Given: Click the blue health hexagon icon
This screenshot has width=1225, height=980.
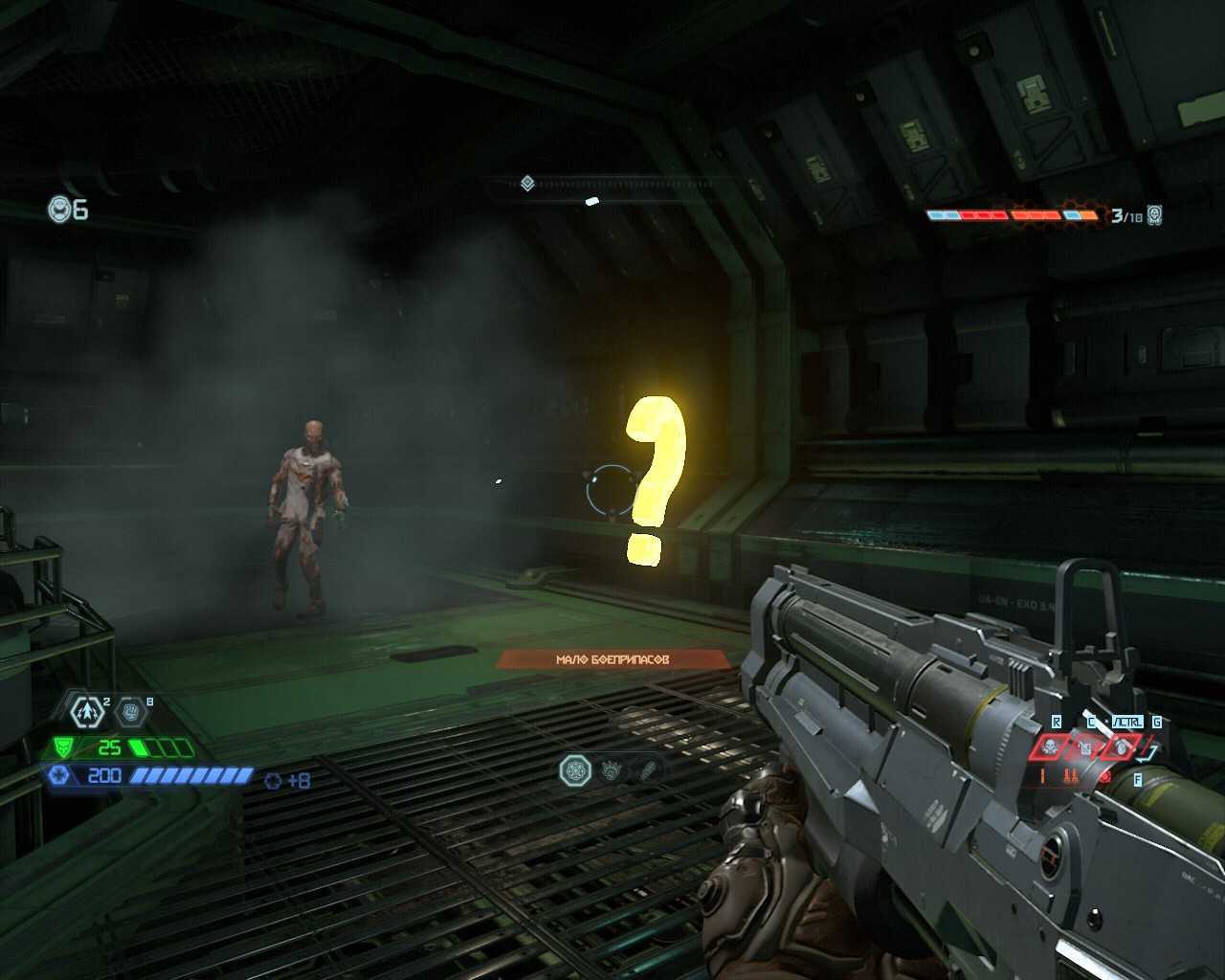Looking at the screenshot, I should [x=58, y=775].
